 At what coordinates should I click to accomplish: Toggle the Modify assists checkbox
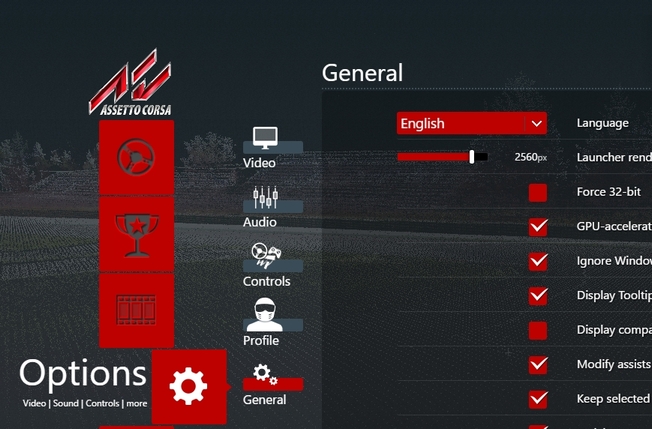coord(538,365)
